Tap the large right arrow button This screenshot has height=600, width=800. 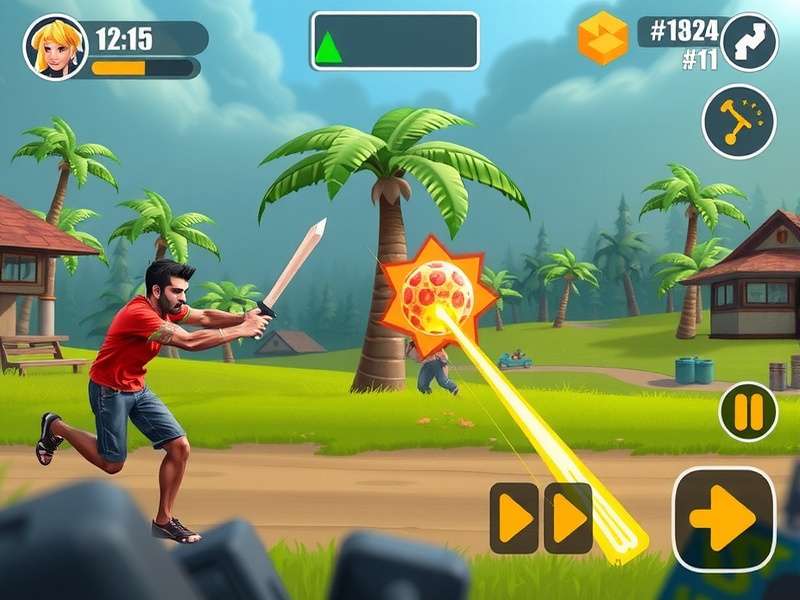tap(723, 518)
